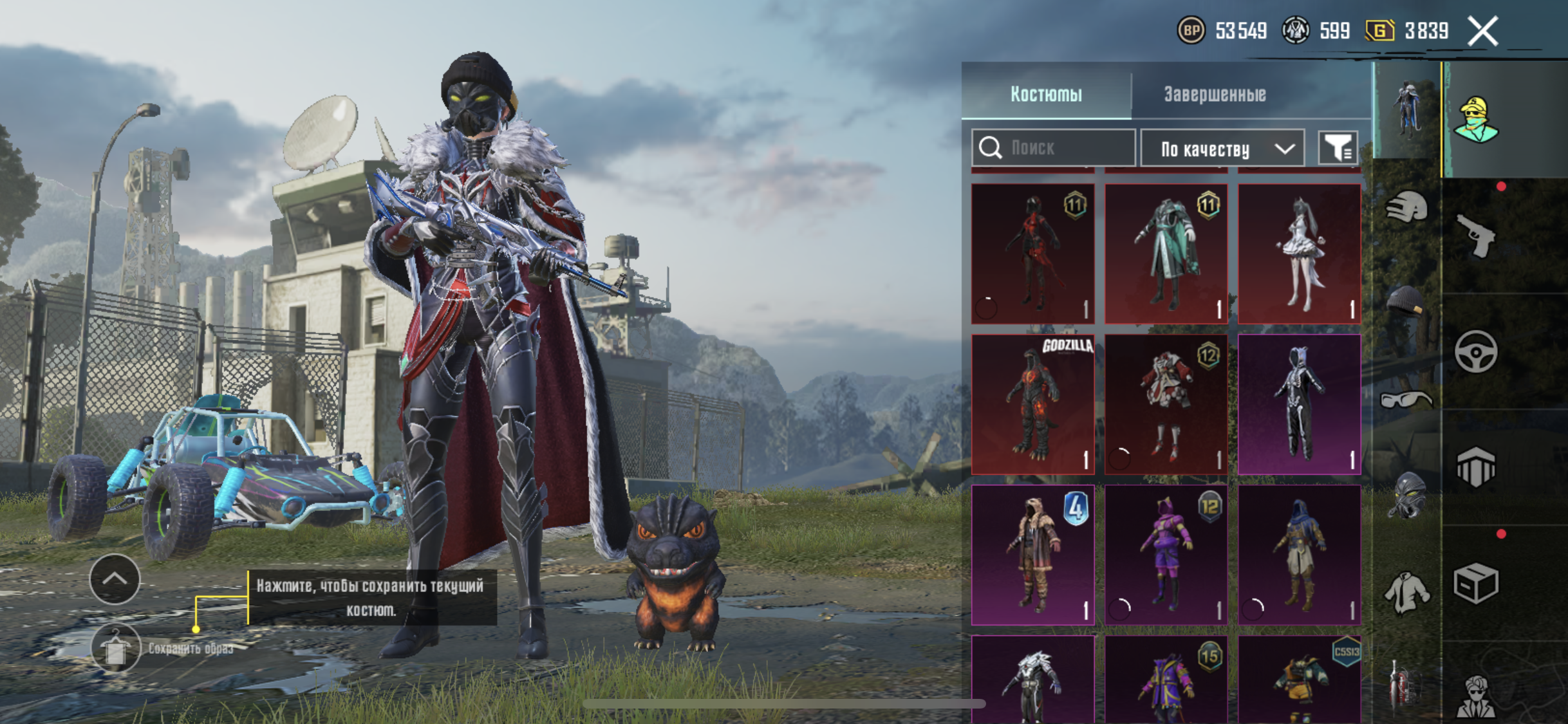1568x724 pixels.
Task: Pick the skeleton suit costume
Action: pos(1299,404)
